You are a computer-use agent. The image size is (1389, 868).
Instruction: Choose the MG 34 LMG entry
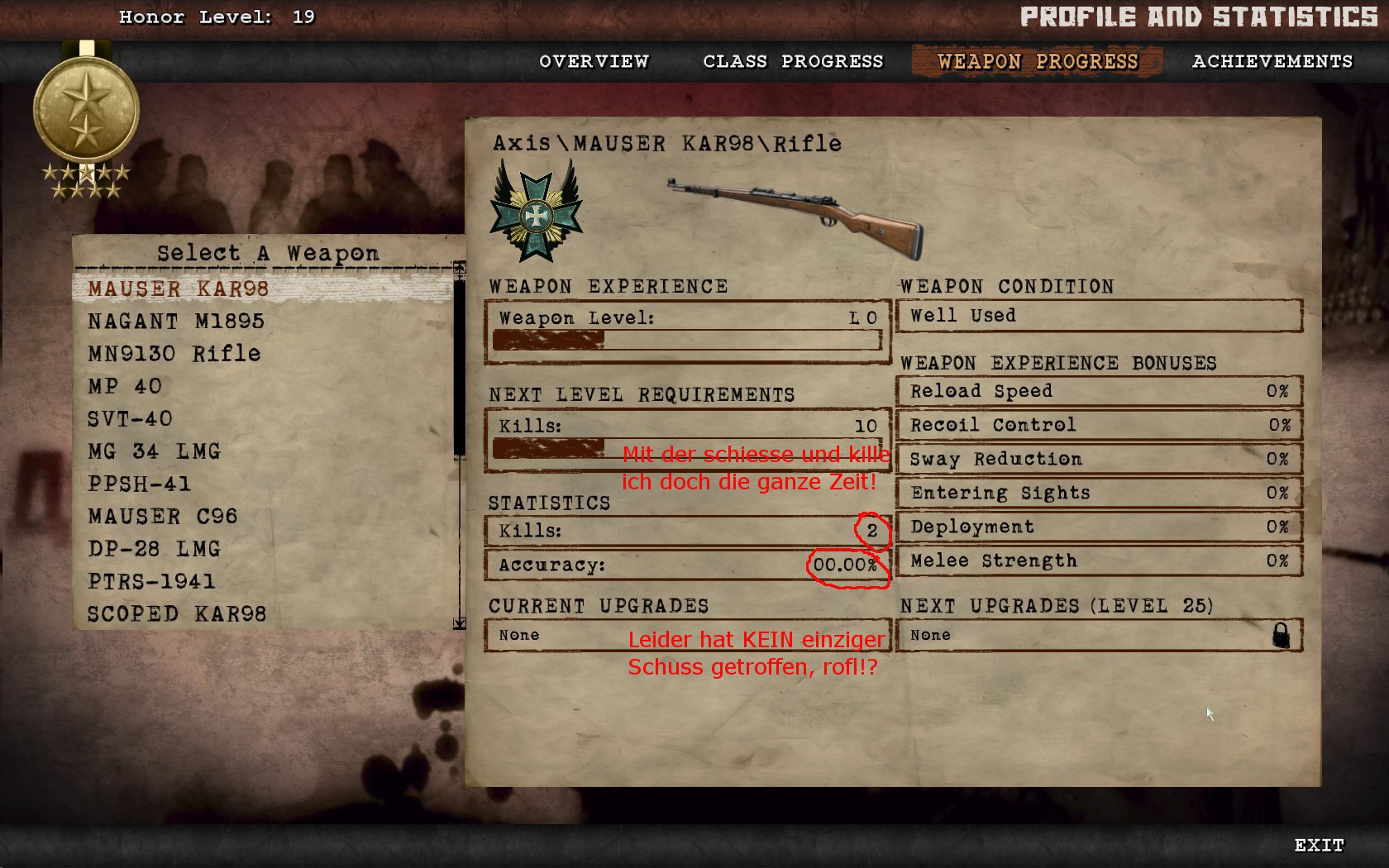[x=154, y=451]
